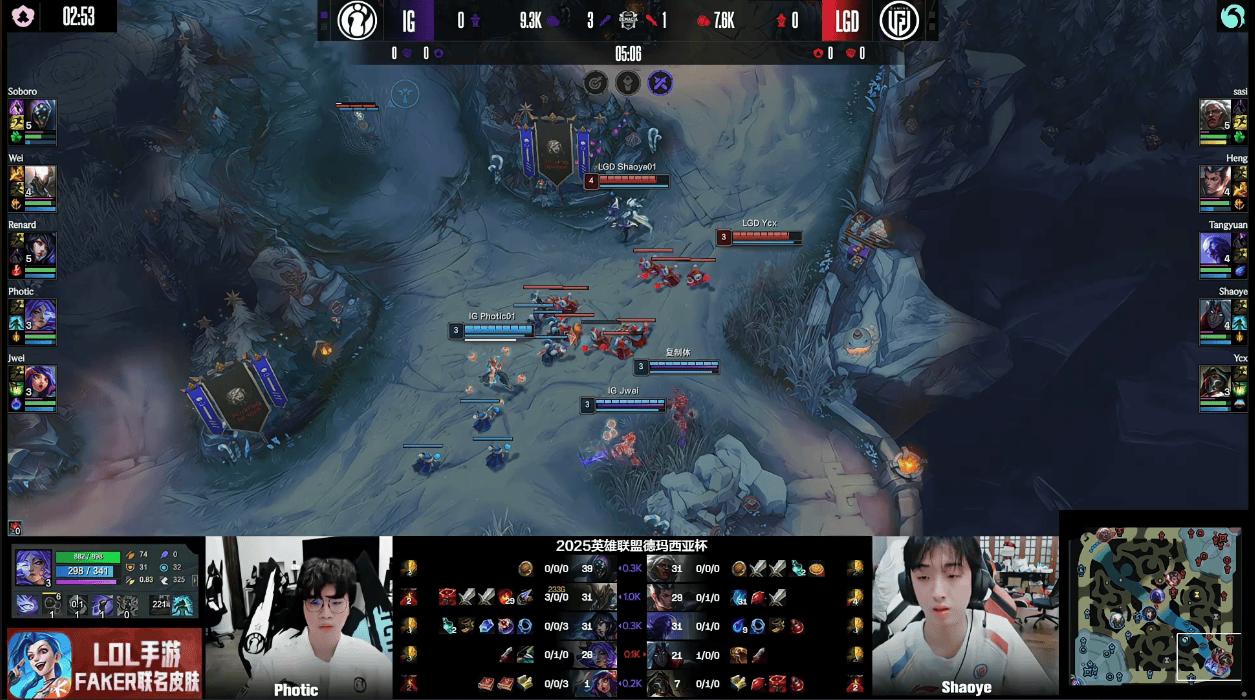Choose Heng's champion portrait

1214,181
